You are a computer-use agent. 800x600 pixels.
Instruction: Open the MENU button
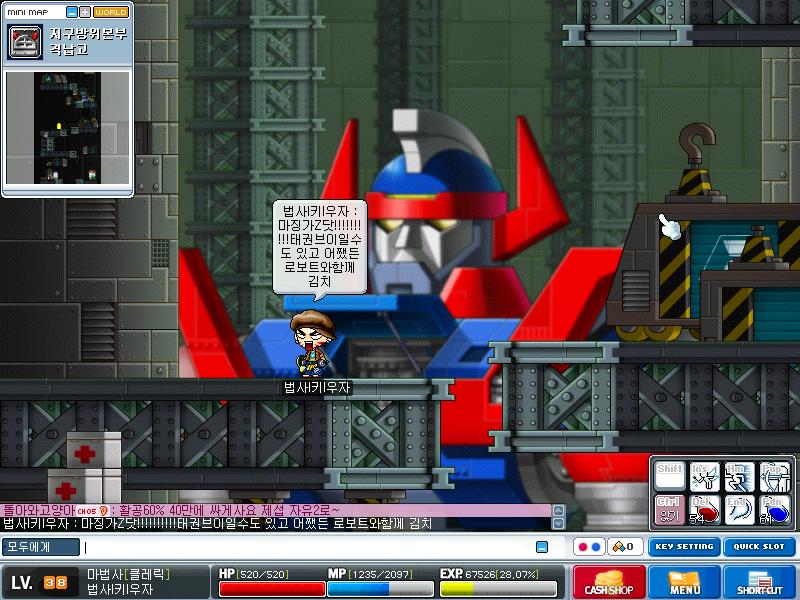(x=685, y=582)
